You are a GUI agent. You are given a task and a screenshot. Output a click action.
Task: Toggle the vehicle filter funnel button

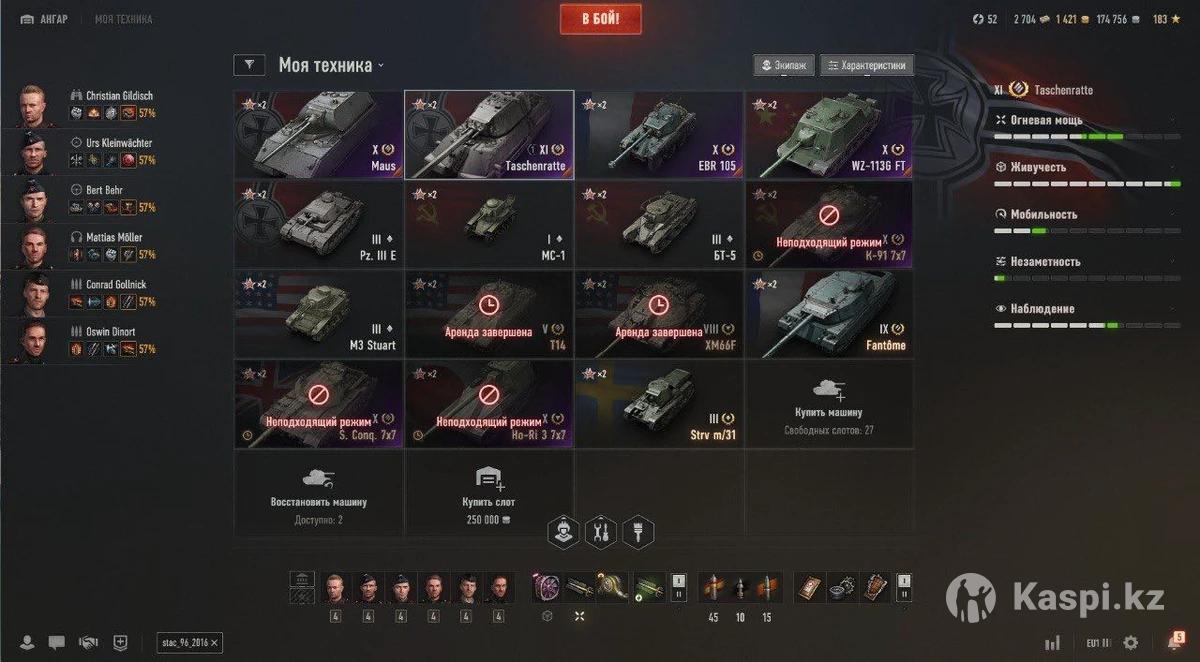click(249, 66)
